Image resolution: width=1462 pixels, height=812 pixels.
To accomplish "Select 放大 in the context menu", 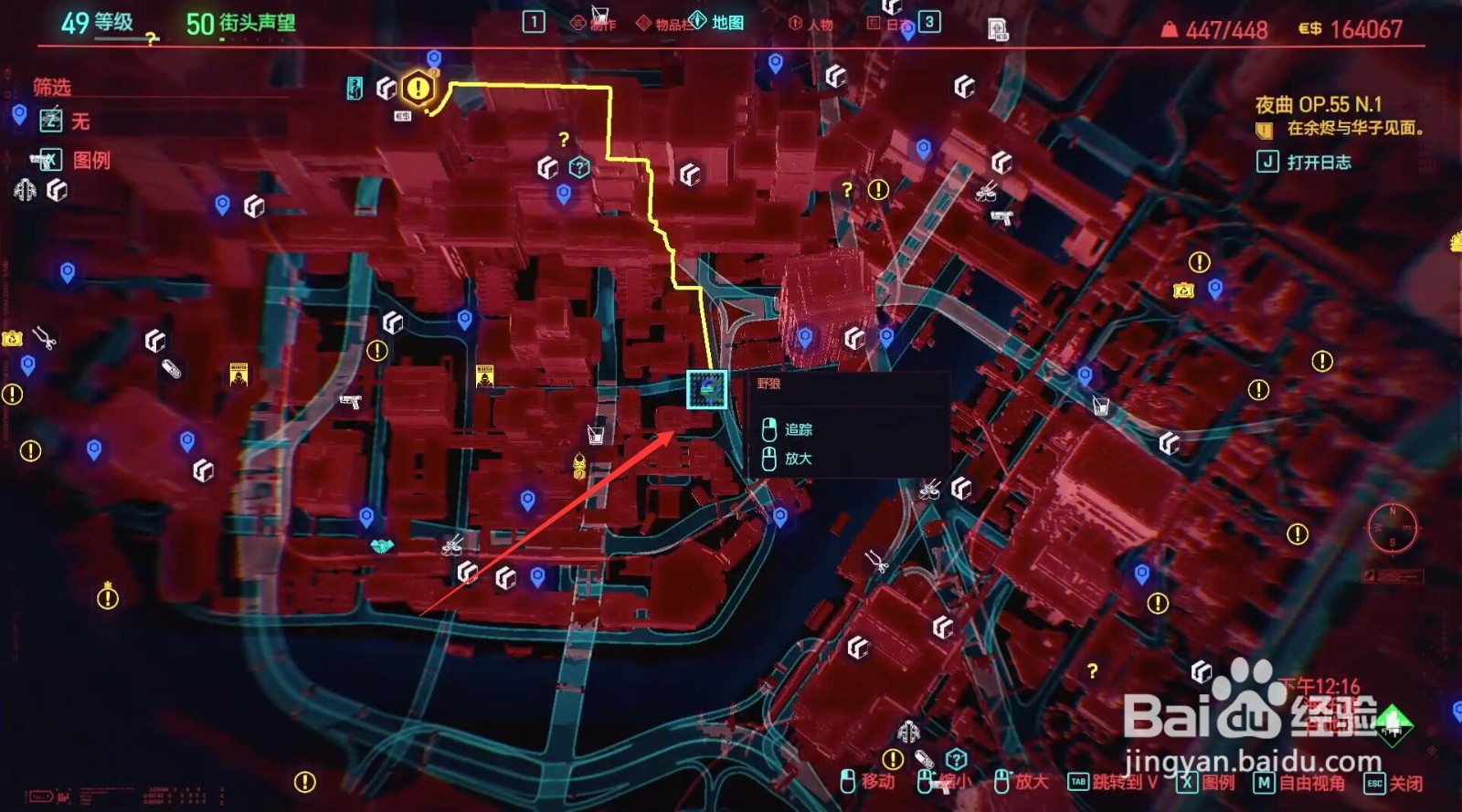I will click(x=799, y=457).
